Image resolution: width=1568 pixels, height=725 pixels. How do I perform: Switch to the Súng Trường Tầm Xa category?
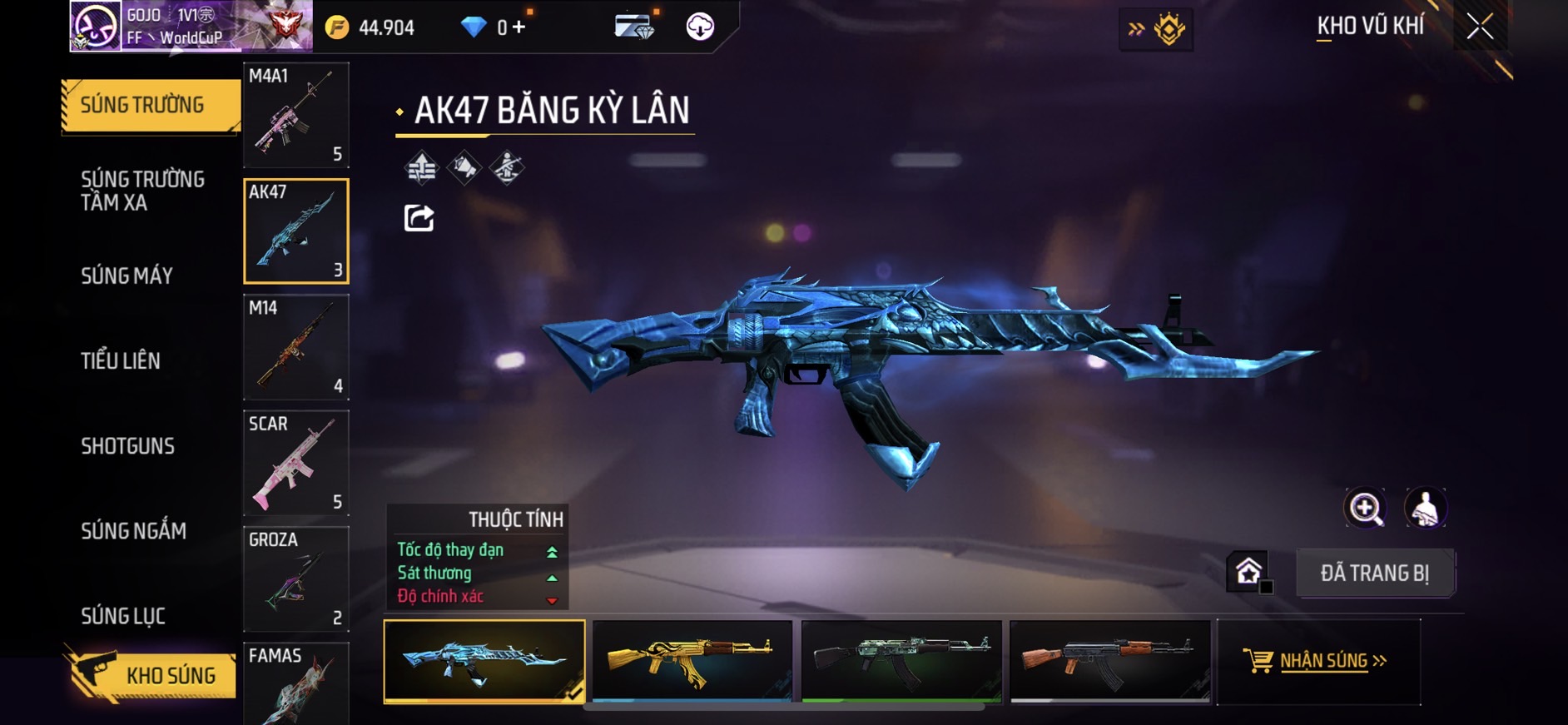[142, 191]
